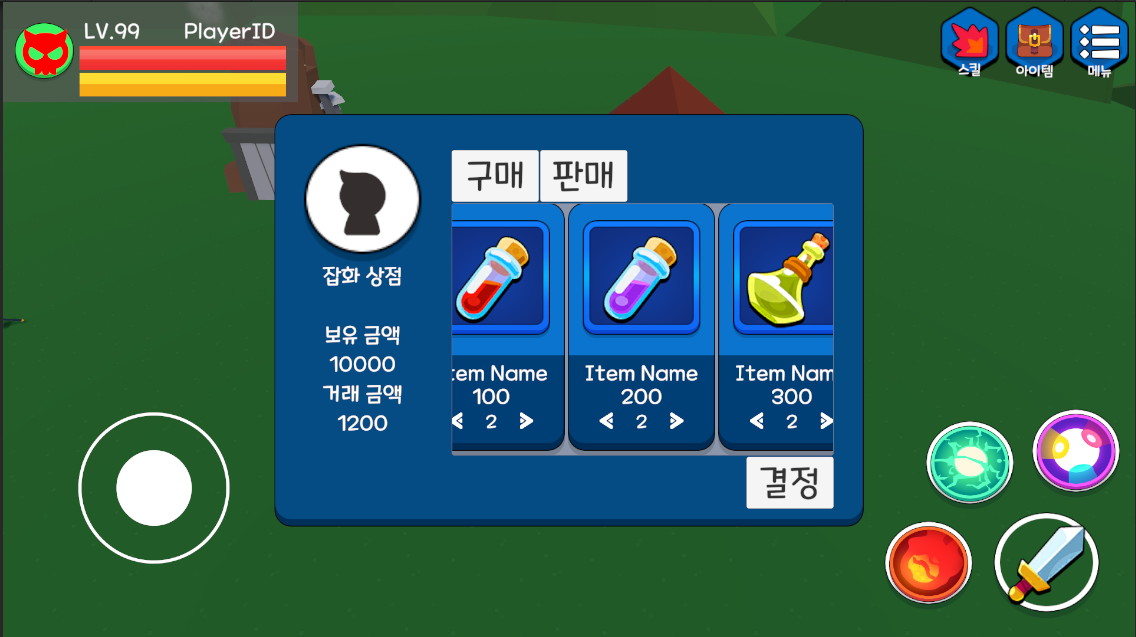Select the purple potion item
1136x637 pixels.
[641, 278]
